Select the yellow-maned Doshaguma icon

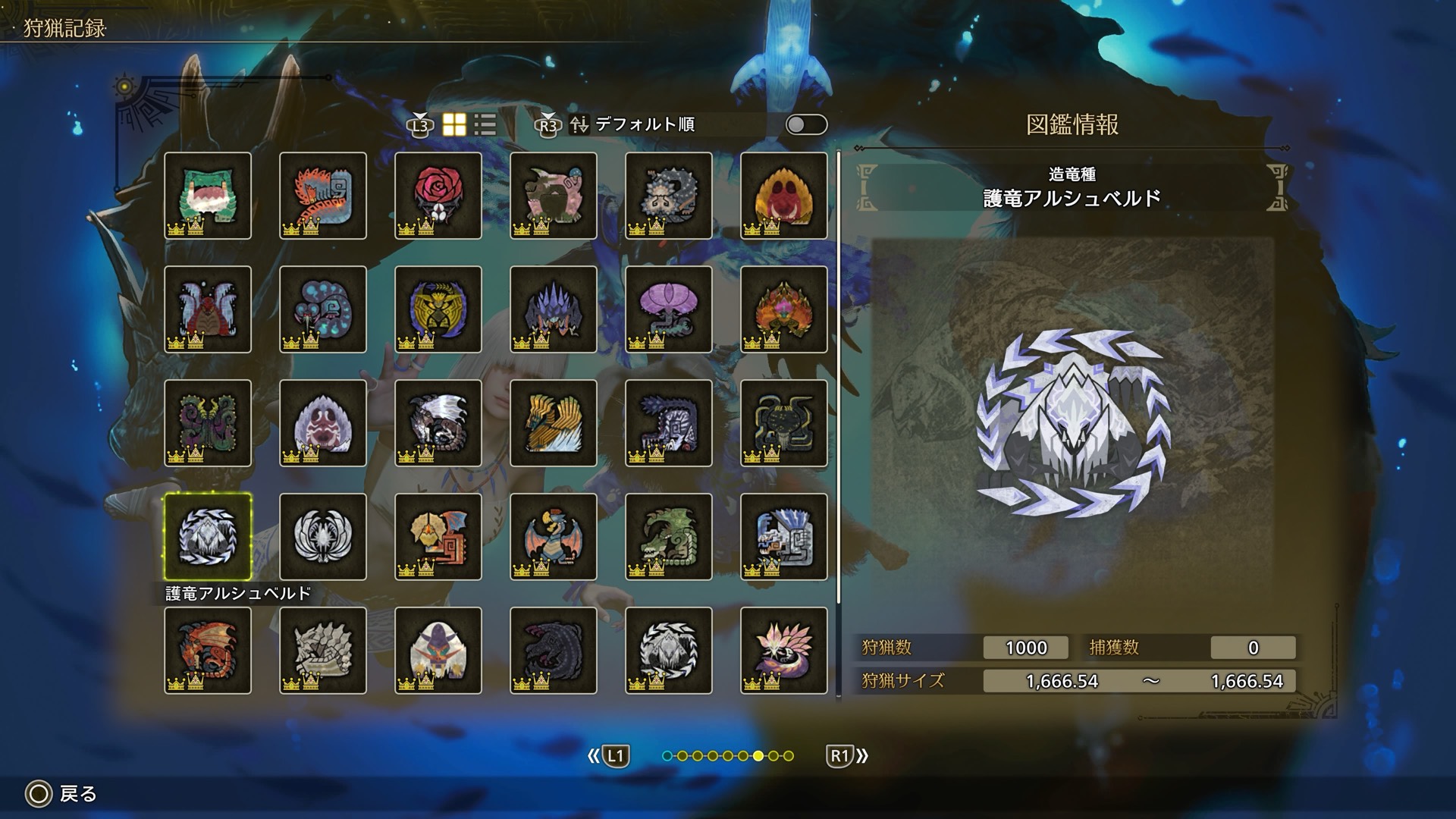(x=784, y=196)
